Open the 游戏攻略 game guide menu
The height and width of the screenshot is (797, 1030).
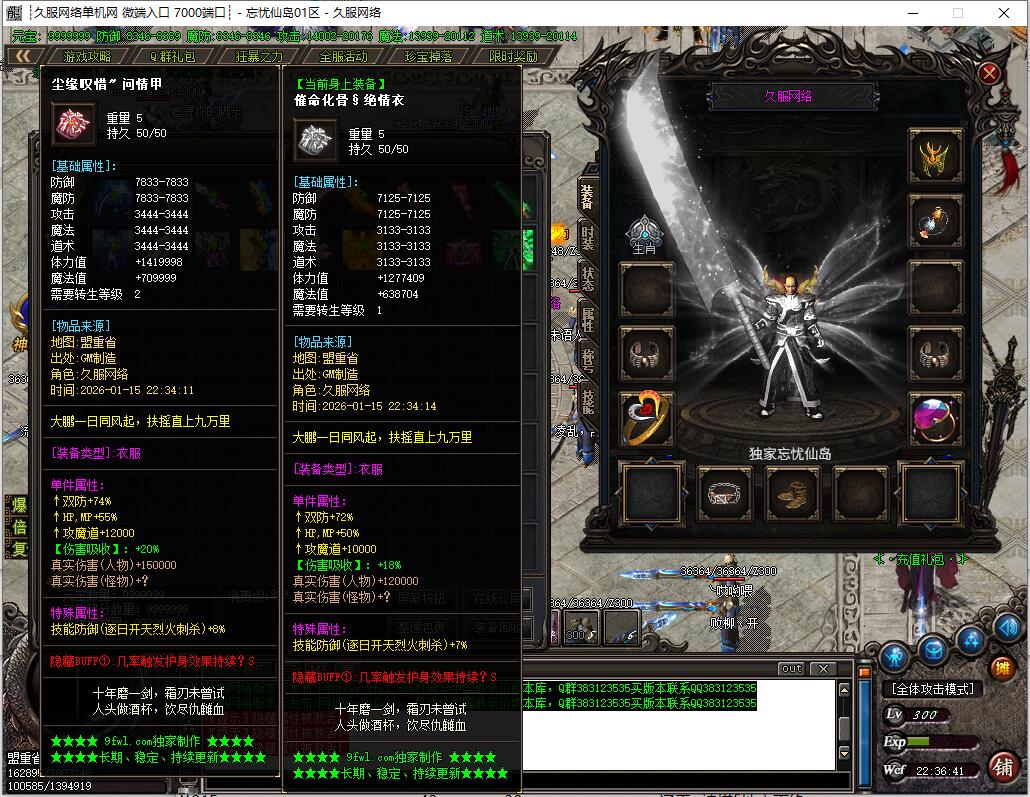[88, 57]
